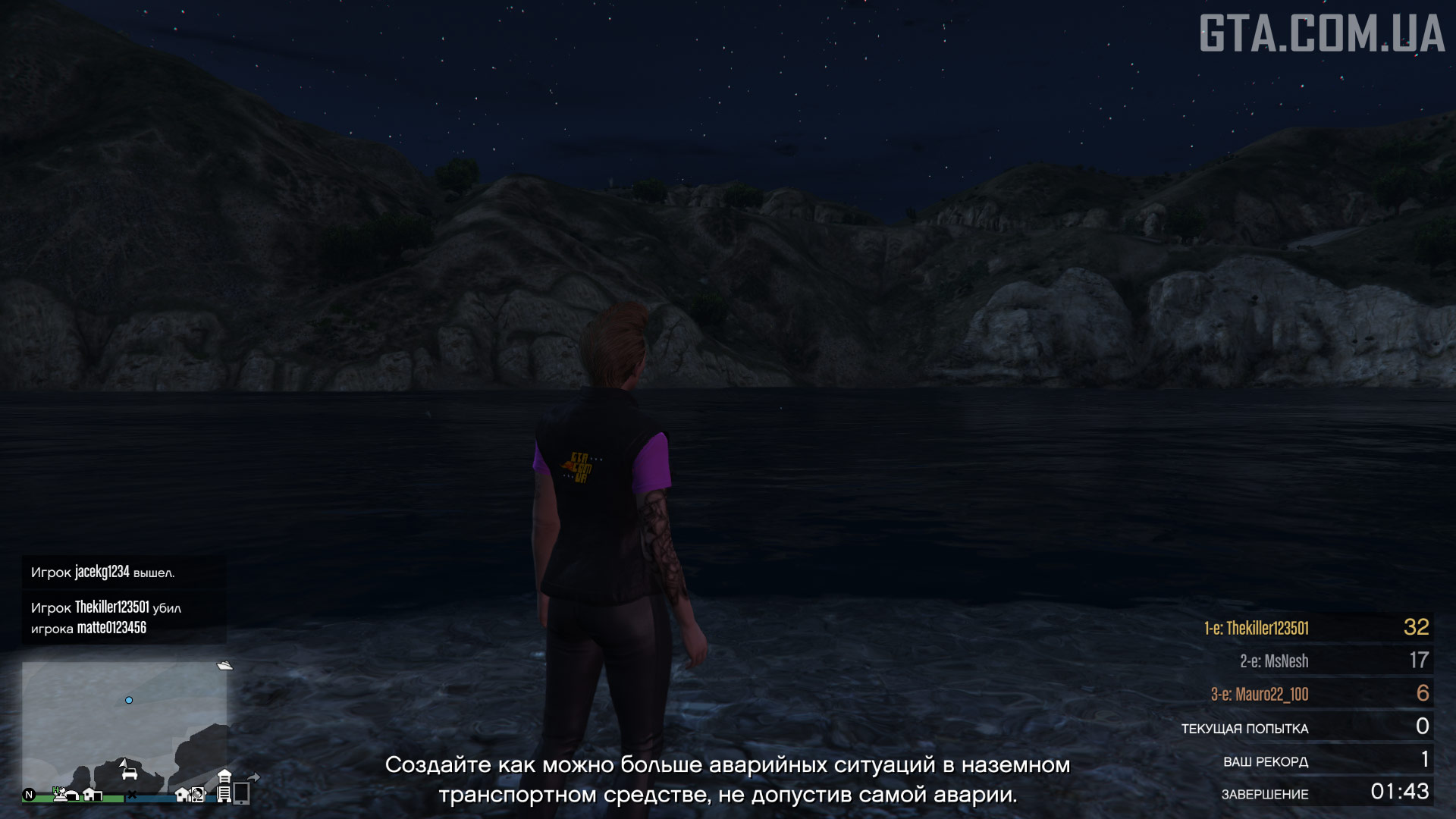The width and height of the screenshot is (1456, 819).
Task: Click the GTA.COM.UA watermark
Action: pos(1321,34)
